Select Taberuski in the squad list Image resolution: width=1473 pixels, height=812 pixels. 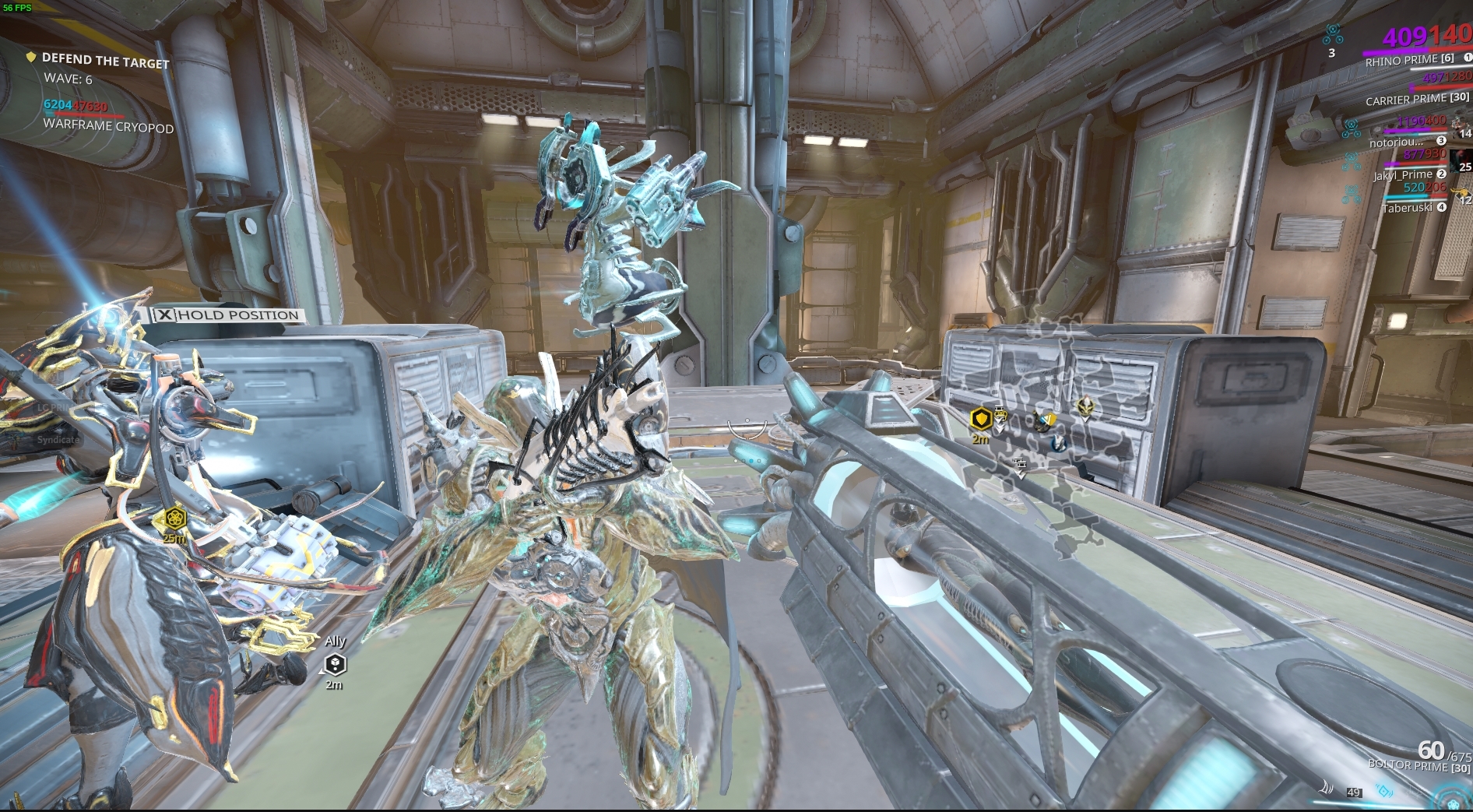click(1407, 208)
